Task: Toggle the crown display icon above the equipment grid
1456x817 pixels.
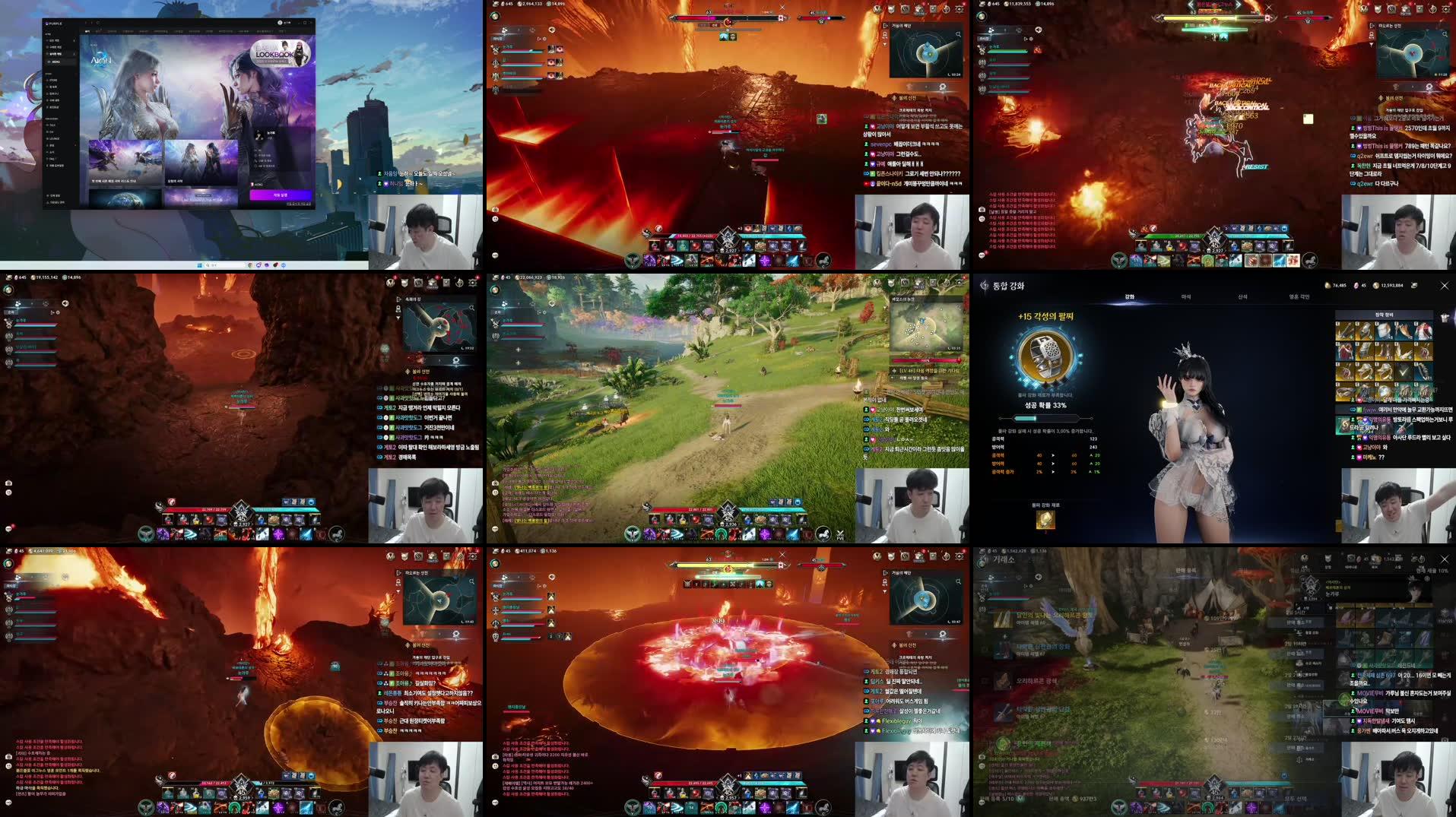Action: point(1444,318)
